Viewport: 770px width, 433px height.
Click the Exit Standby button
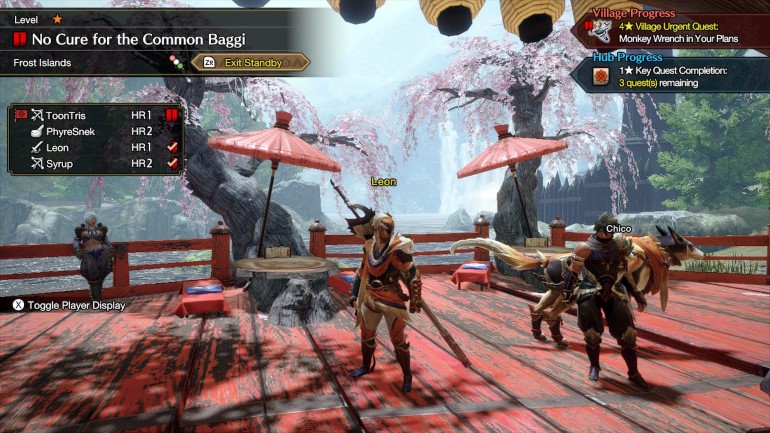251,63
